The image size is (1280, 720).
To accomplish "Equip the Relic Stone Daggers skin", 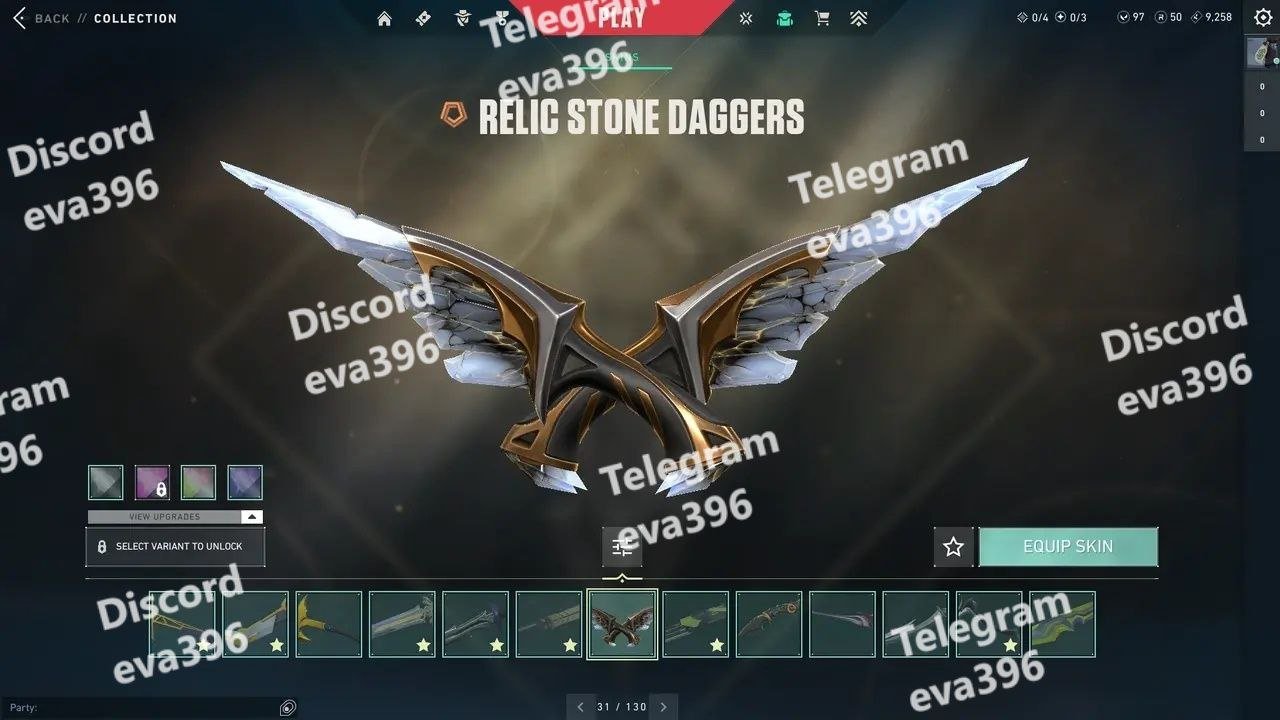I will 1068,547.
